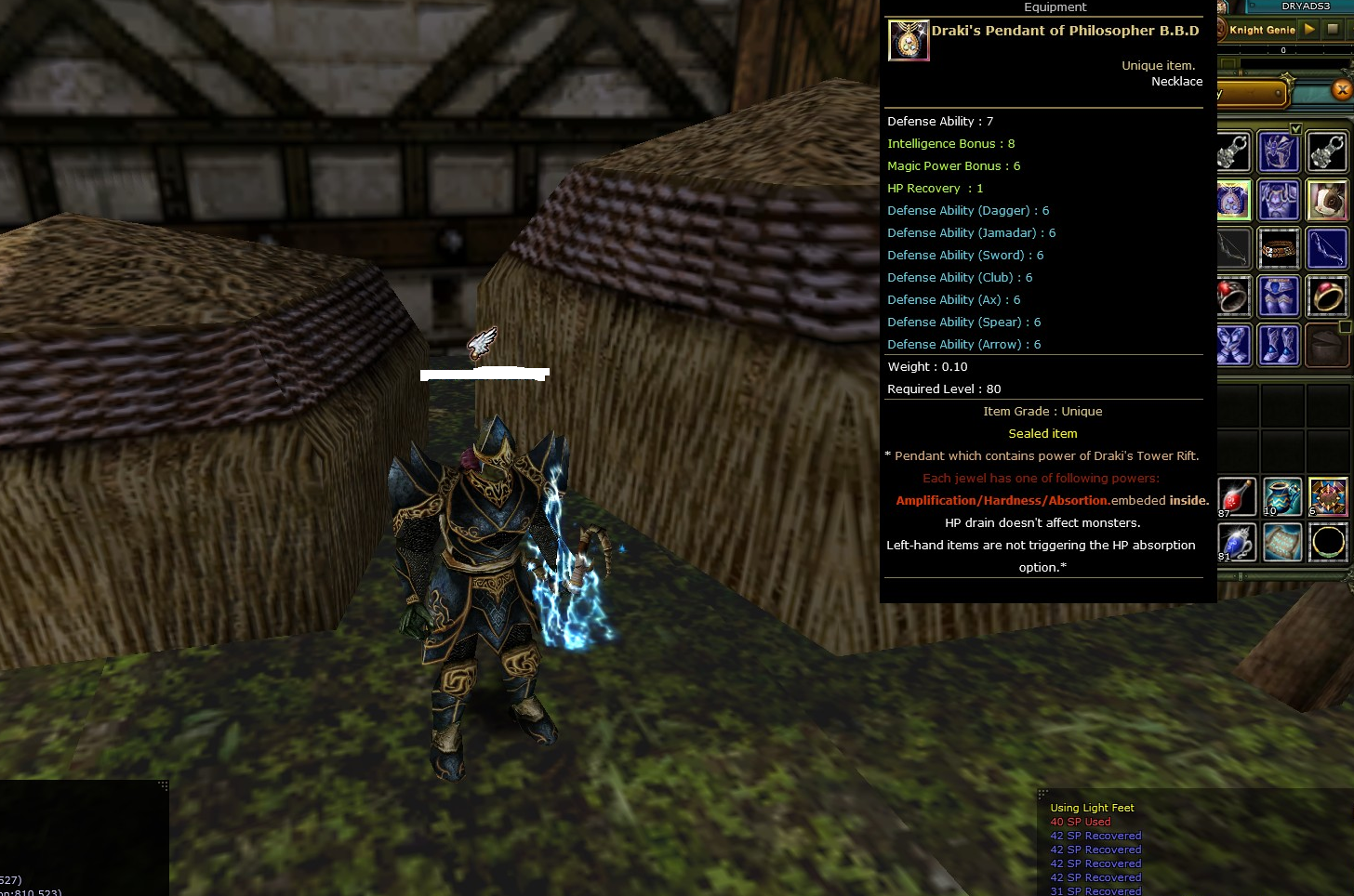Screen dimensions: 1354x896
Task: Select the gold ruby ring slot
Action: coord(1327,296)
